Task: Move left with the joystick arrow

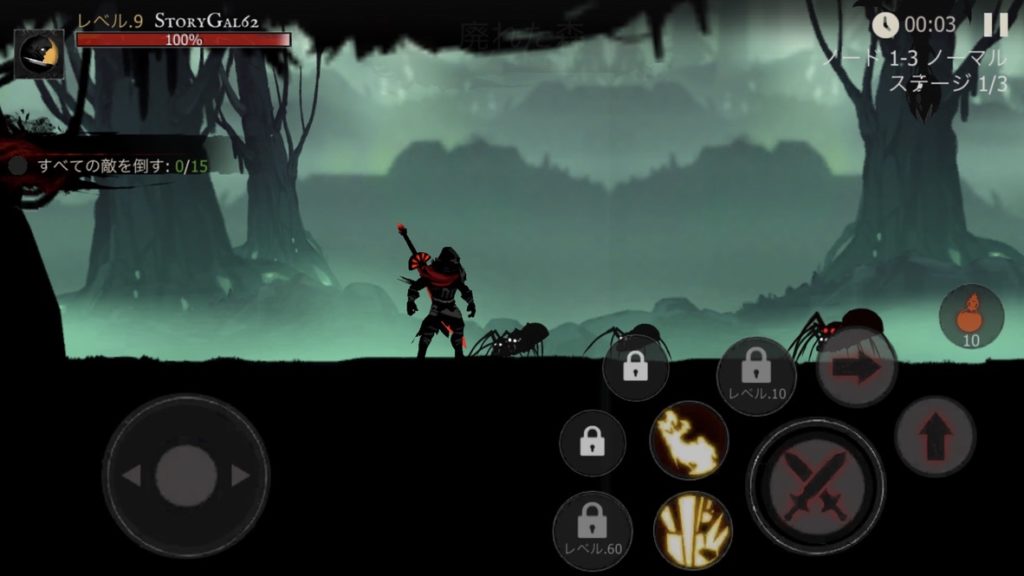Action: pyautogui.click(x=131, y=476)
